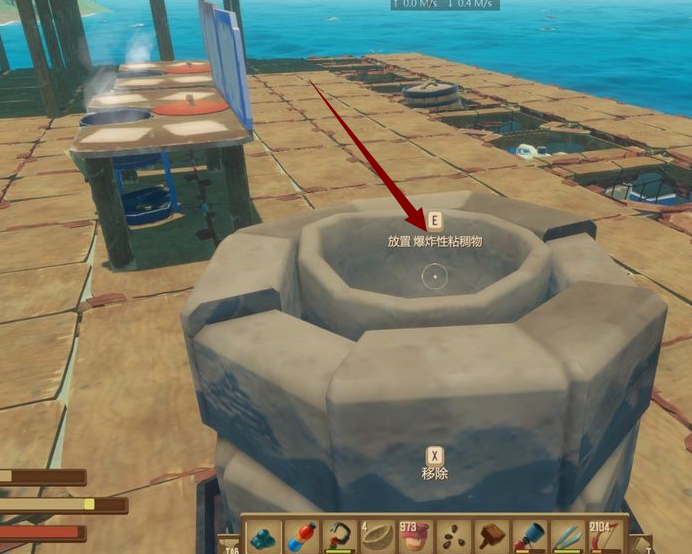
Task: Select the wooden bowl hotbar slot
Action: pyautogui.click(x=377, y=536)
